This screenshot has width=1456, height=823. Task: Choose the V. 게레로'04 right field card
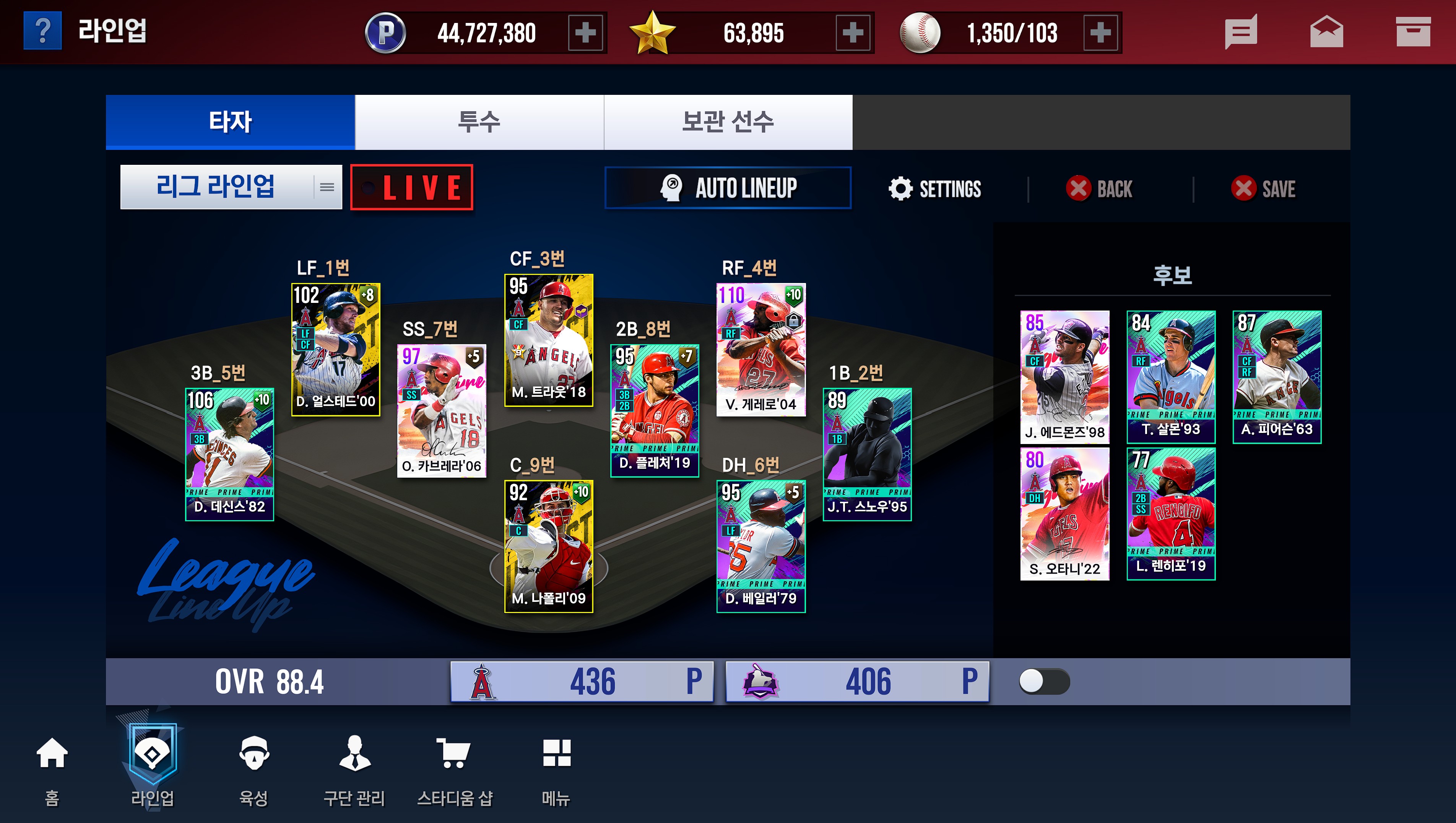[x=761, y=349]
